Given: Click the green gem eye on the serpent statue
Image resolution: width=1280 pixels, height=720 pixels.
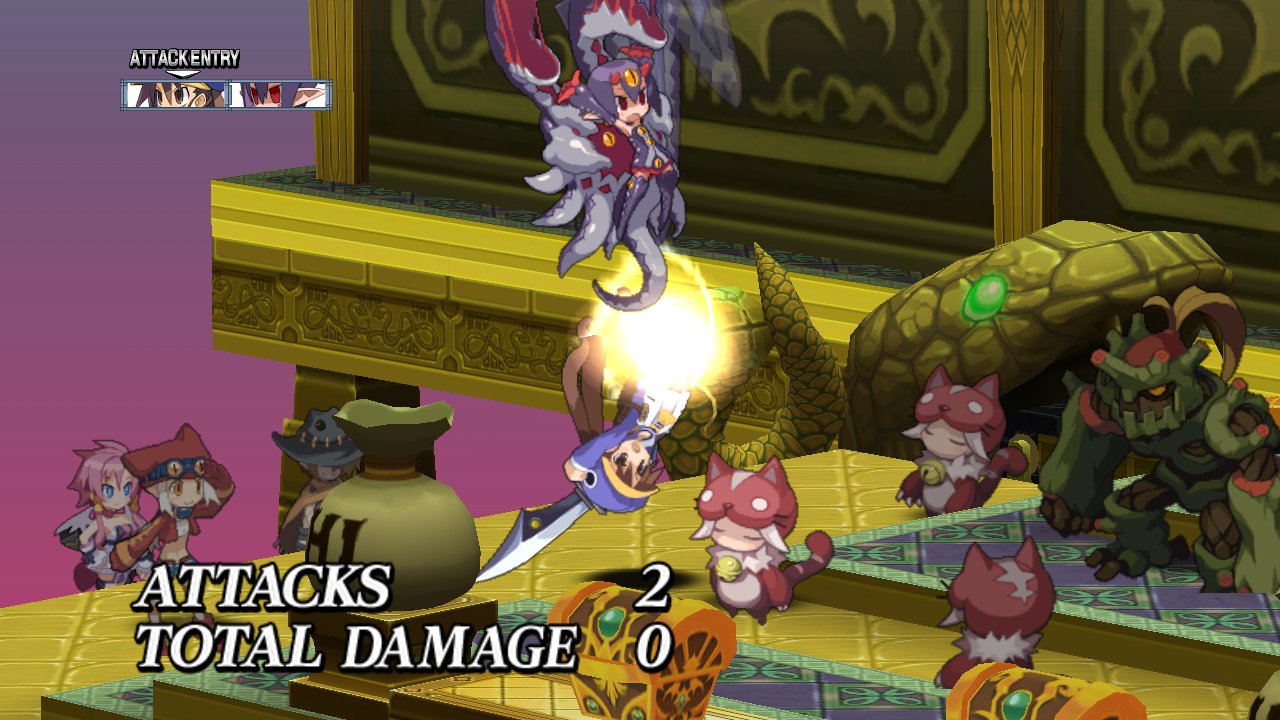Looking at the screenshot, I should tap(985, 297).
